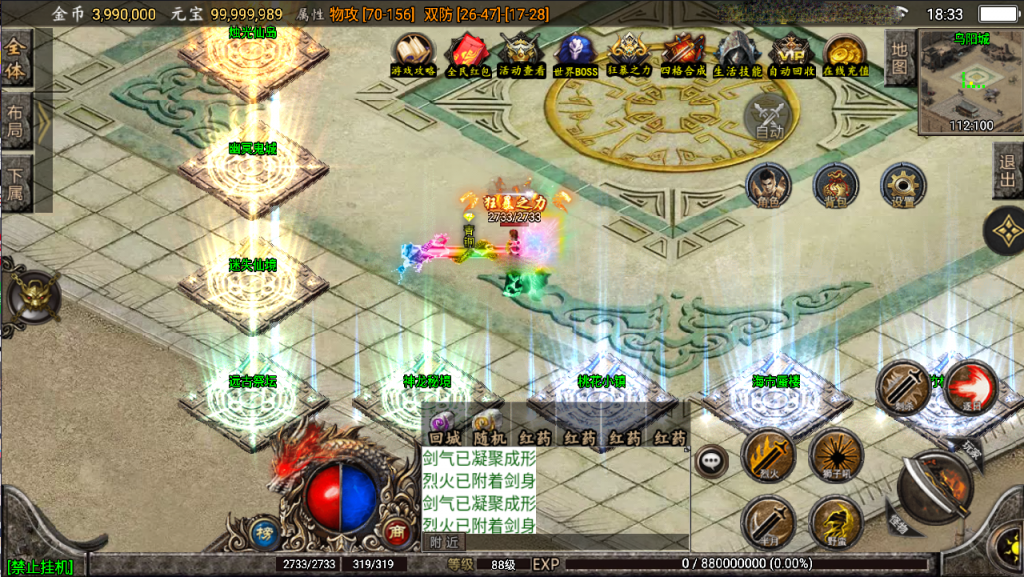Activate the 野蛮 charge skill
Viewport: 1024px width, 577px height.
(x=836, y=522)
